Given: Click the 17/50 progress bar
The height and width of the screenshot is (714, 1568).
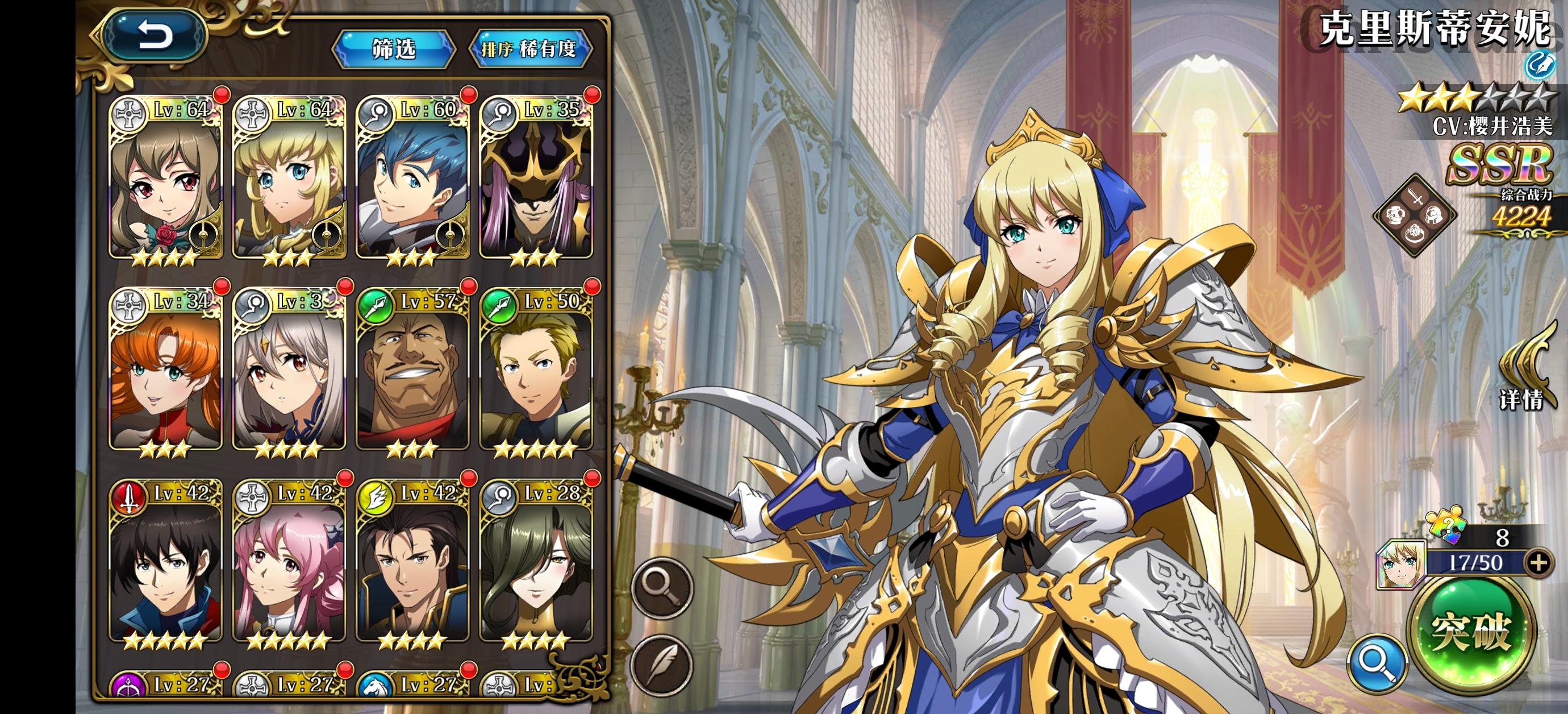Looking at the screenshot, I should 1477,562.
